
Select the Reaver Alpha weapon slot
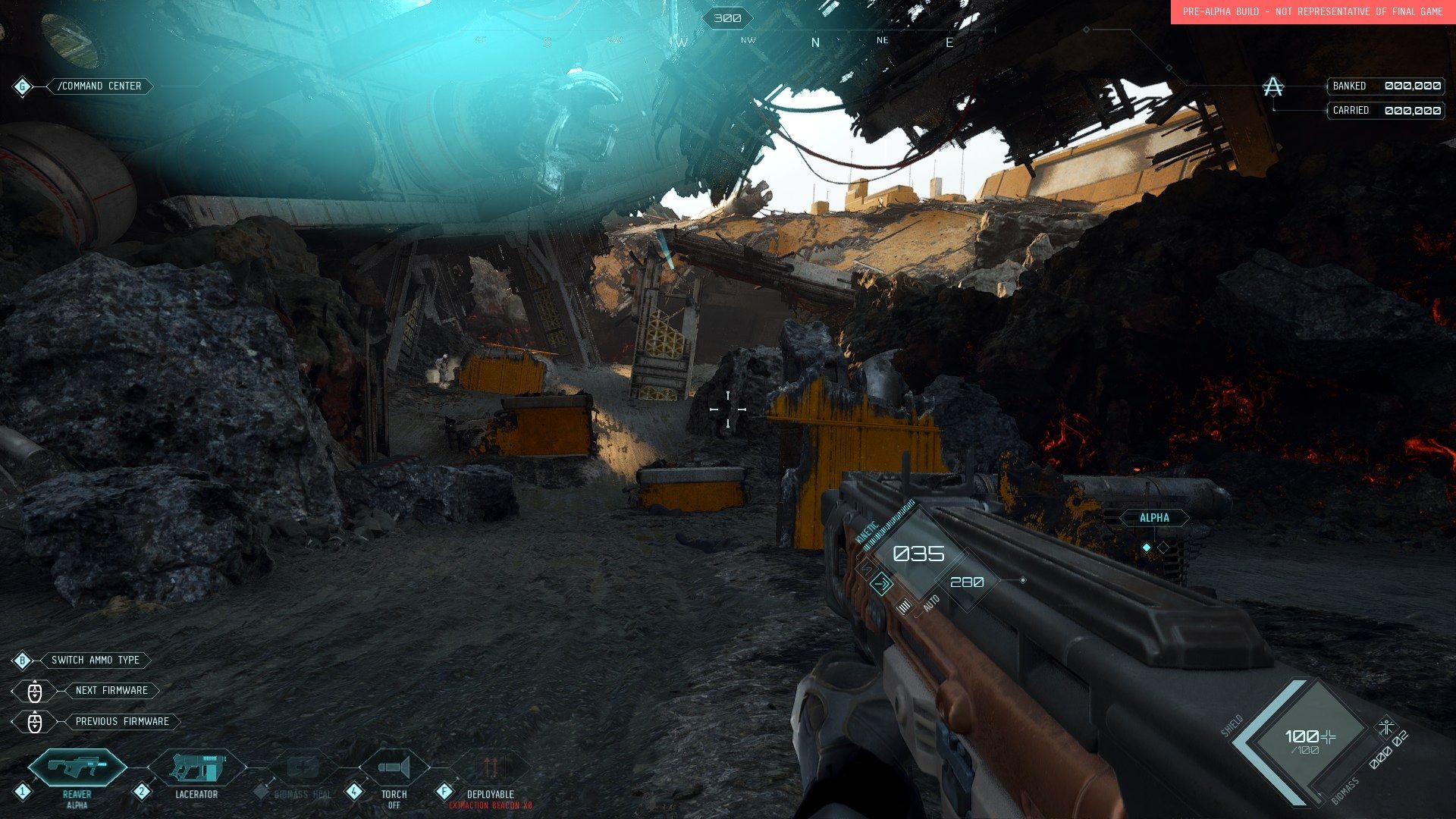[77, 769]
